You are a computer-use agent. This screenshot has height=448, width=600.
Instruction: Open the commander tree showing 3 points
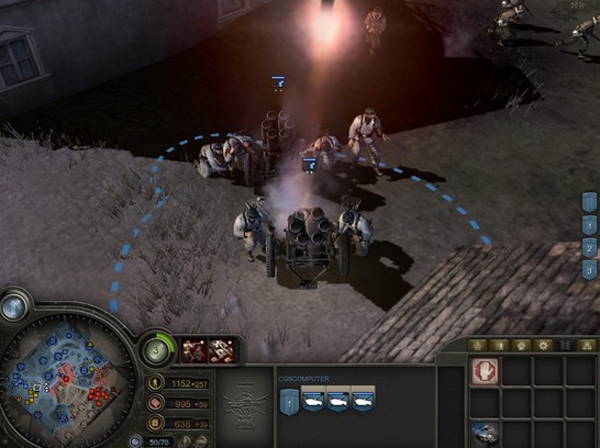tap(157, 350)
